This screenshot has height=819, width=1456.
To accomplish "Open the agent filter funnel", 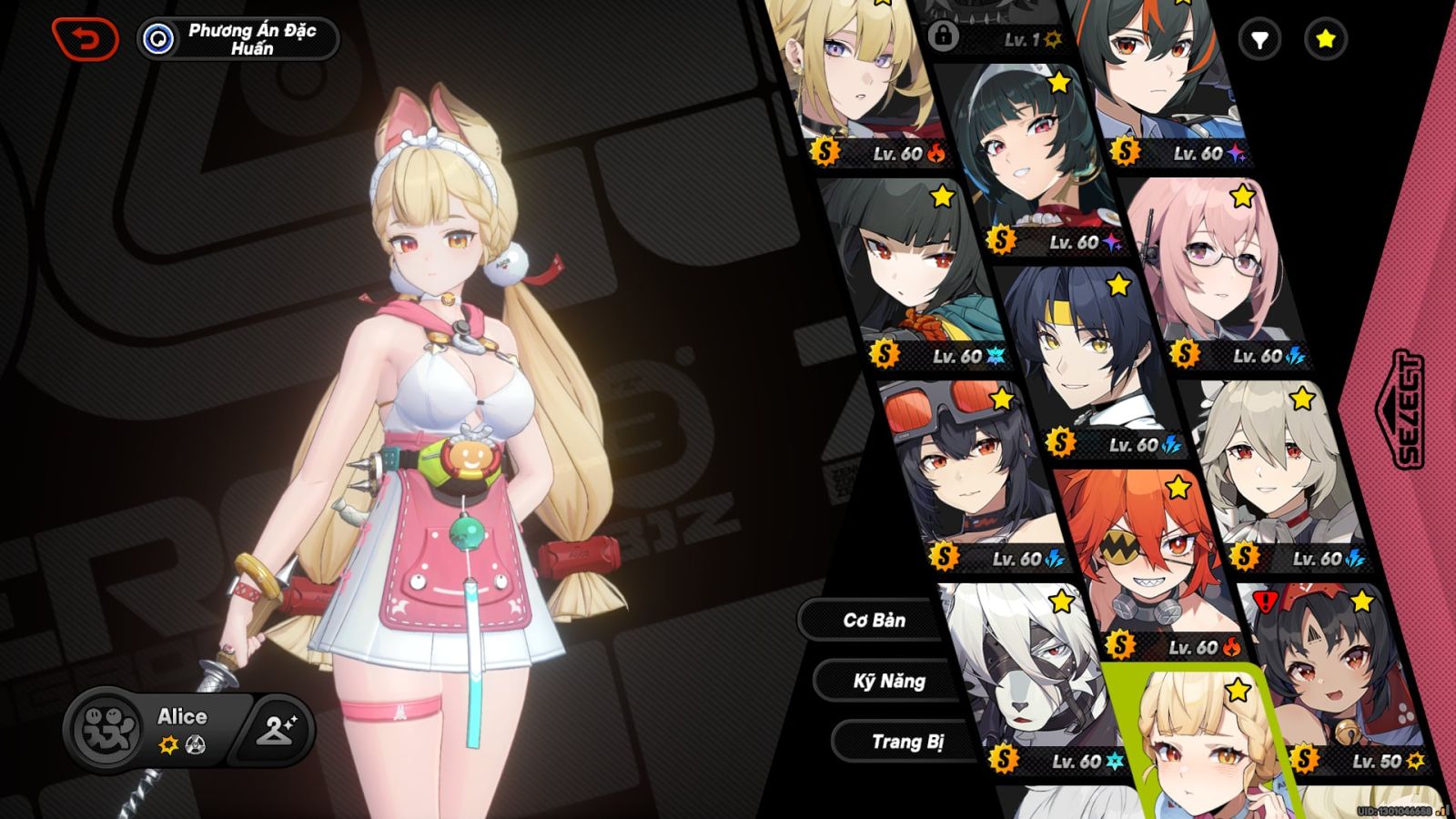I will 1259,39.
